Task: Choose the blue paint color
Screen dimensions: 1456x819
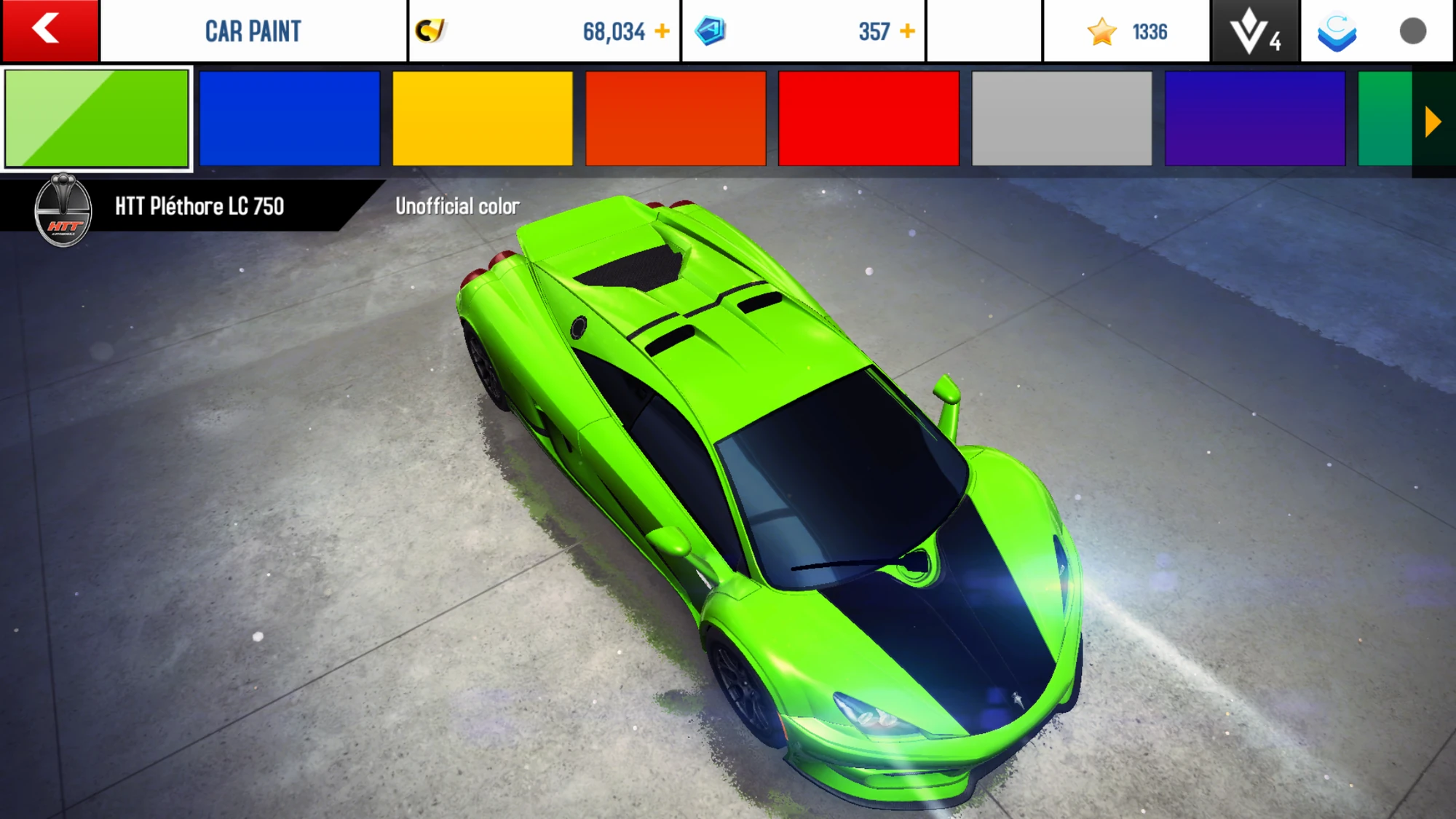Action: pyautogui.click(x=290, y=119)
